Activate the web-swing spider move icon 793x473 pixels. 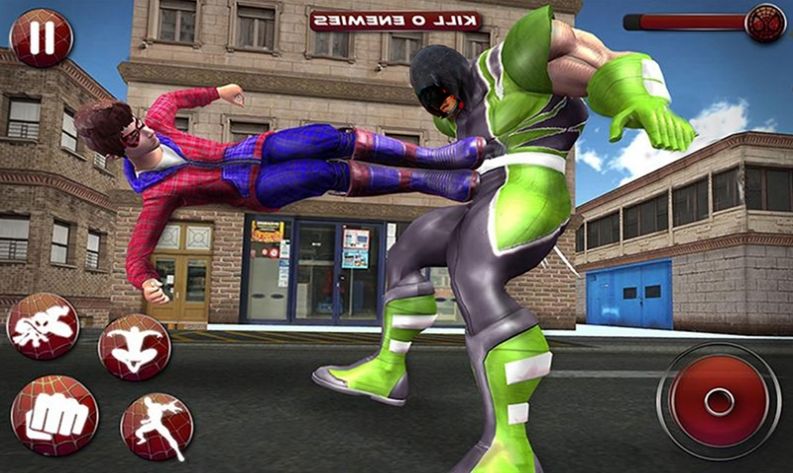coord(44,327)
